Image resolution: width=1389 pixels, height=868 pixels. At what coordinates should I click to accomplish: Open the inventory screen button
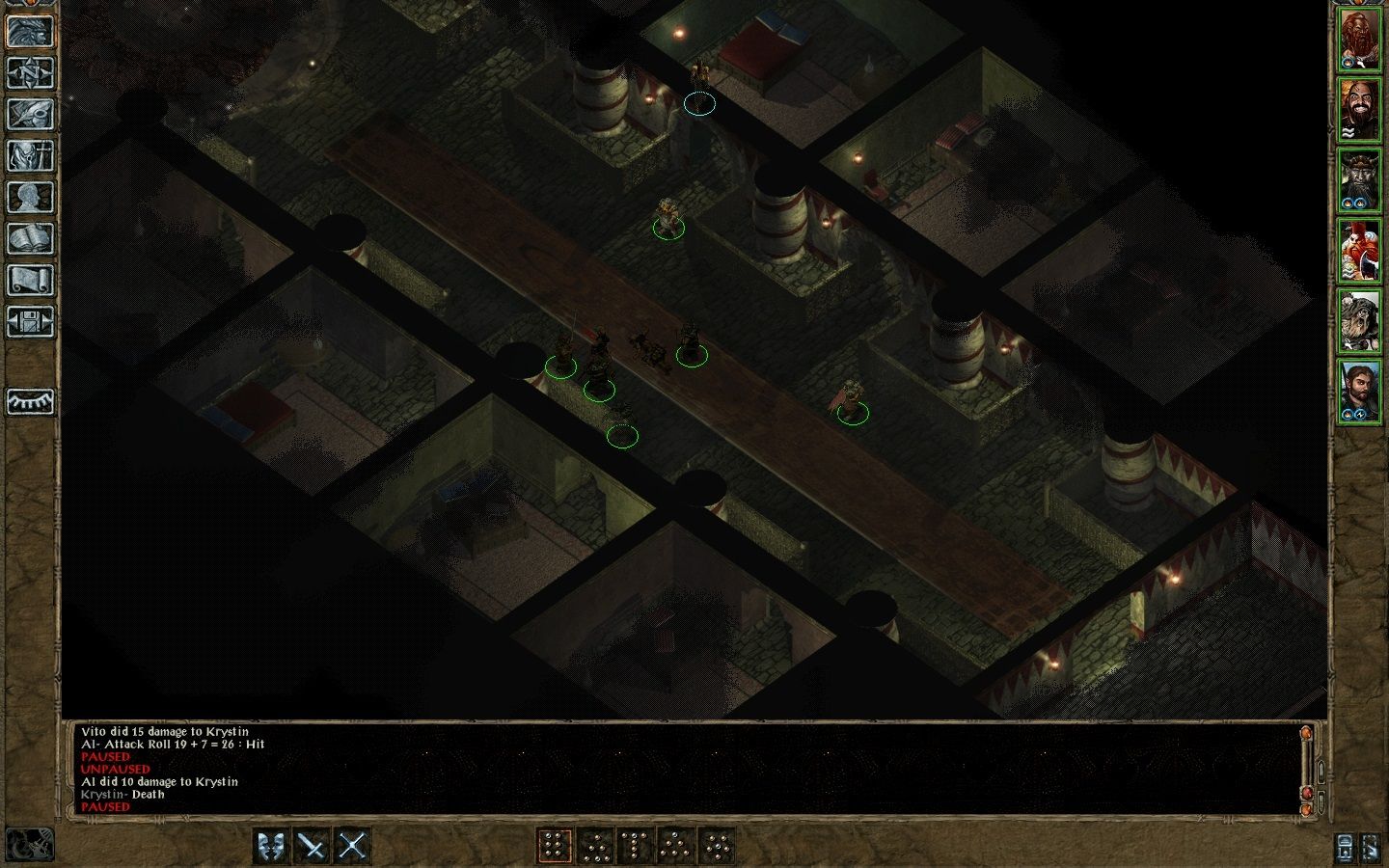(30, 155)
